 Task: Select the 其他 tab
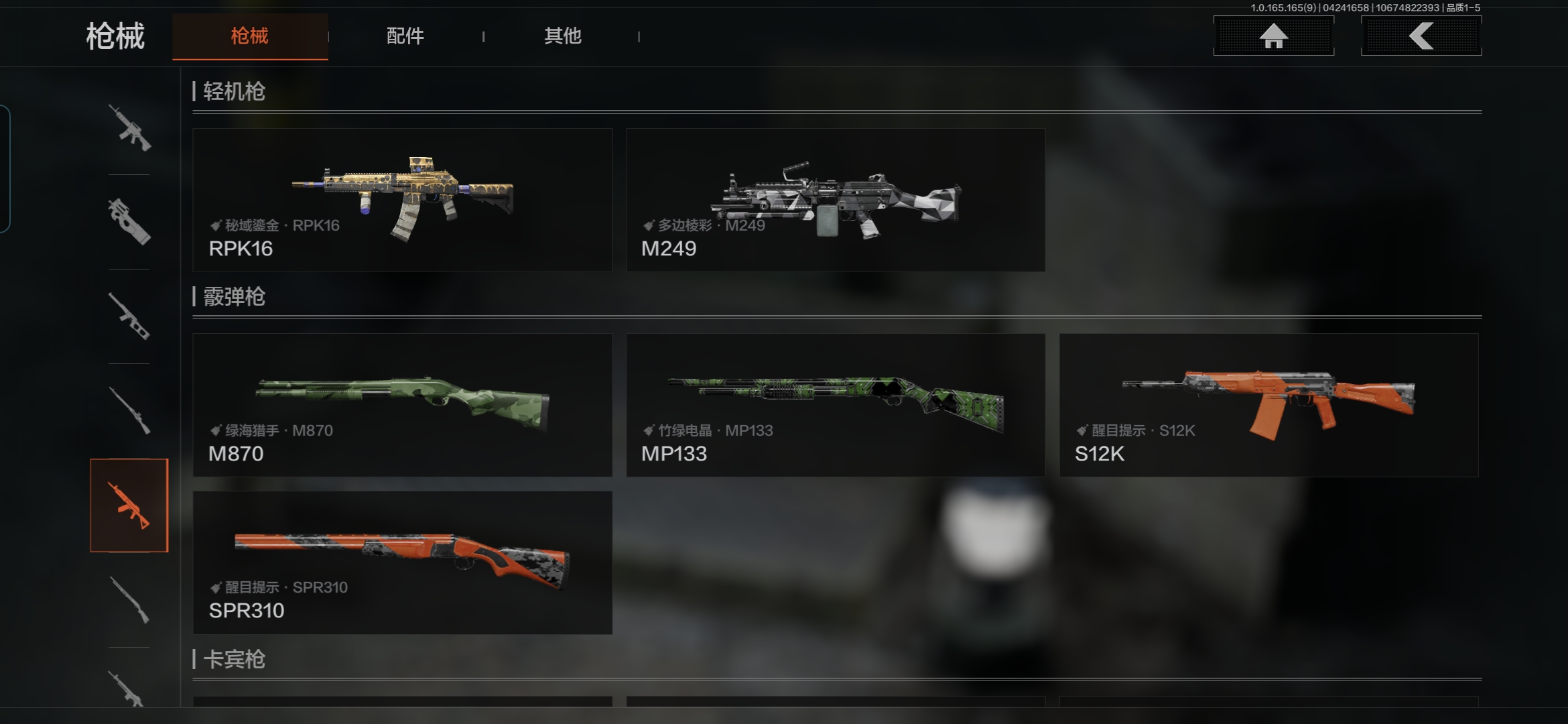562,36
